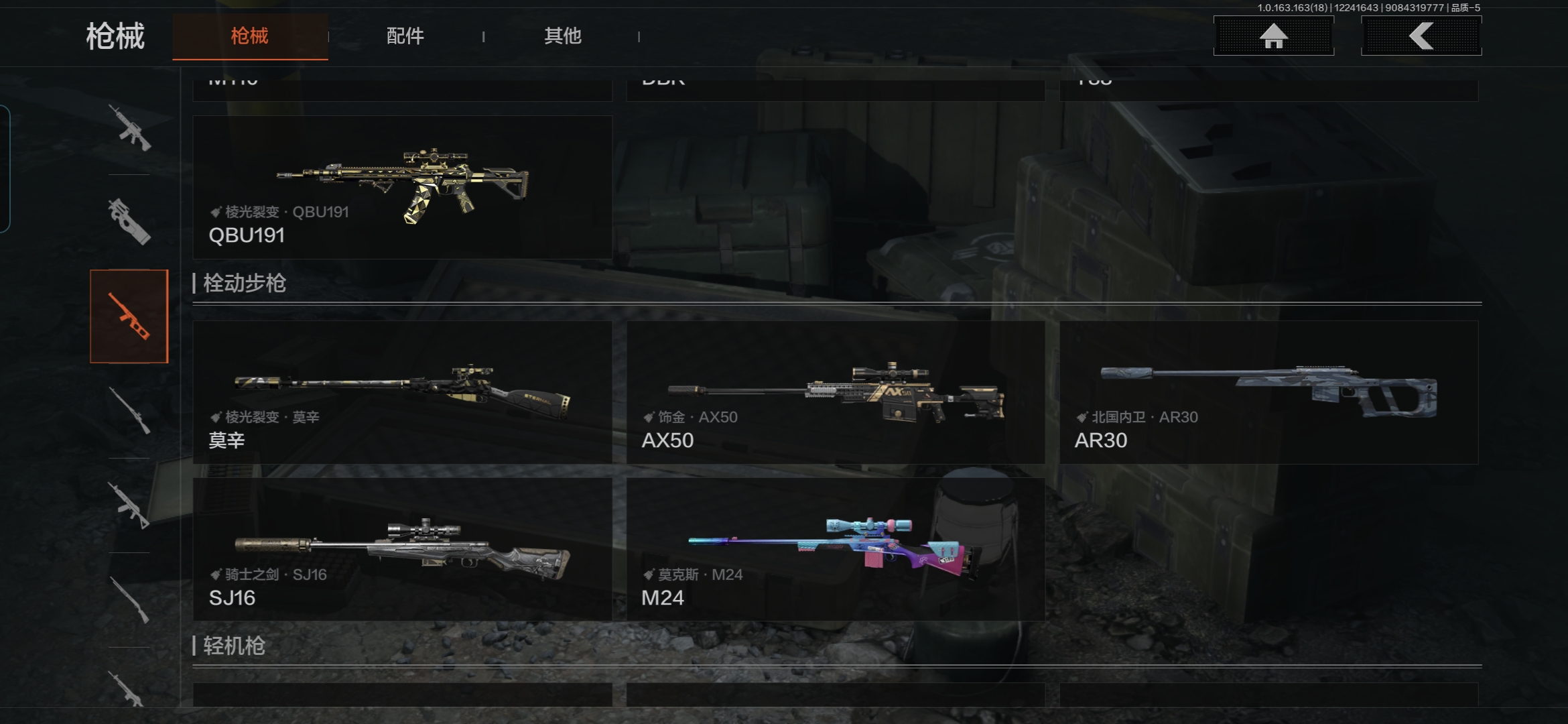1568x724 pixels.
Task: Select the assault rifle category icon
Action: click(x=129, y=127)
